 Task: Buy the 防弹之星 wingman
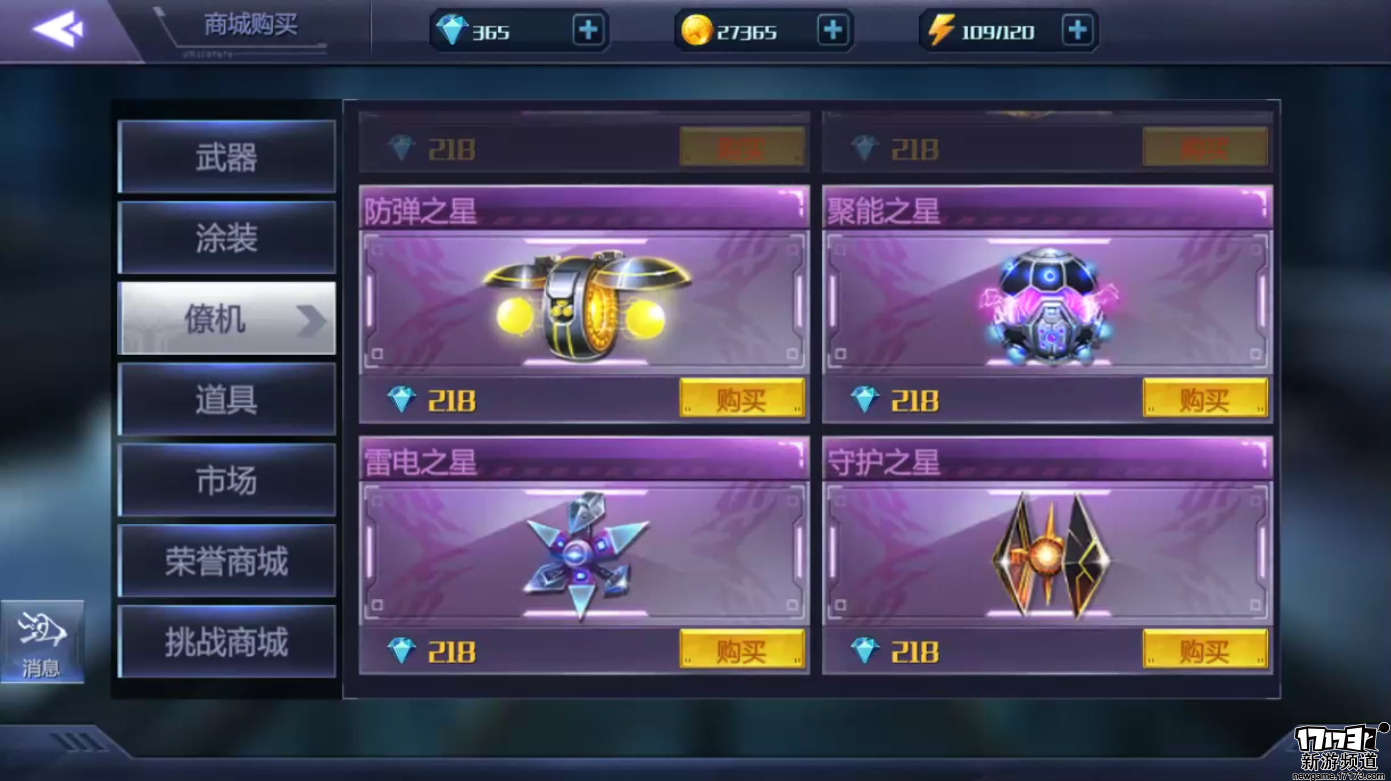[741, 399]
